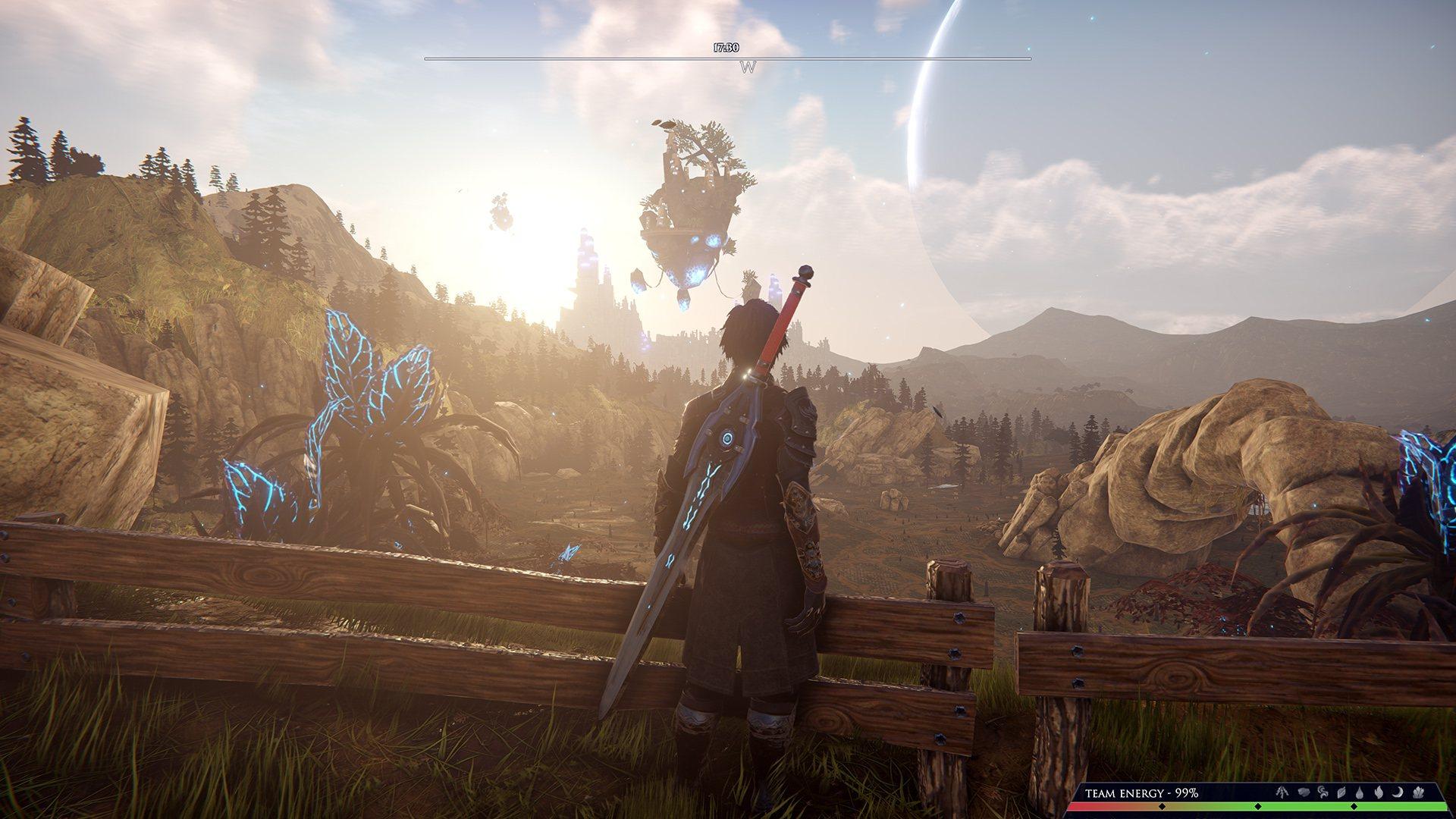Click the W marker on the compass bar
1456x819 pixels.
pos(747,68)
